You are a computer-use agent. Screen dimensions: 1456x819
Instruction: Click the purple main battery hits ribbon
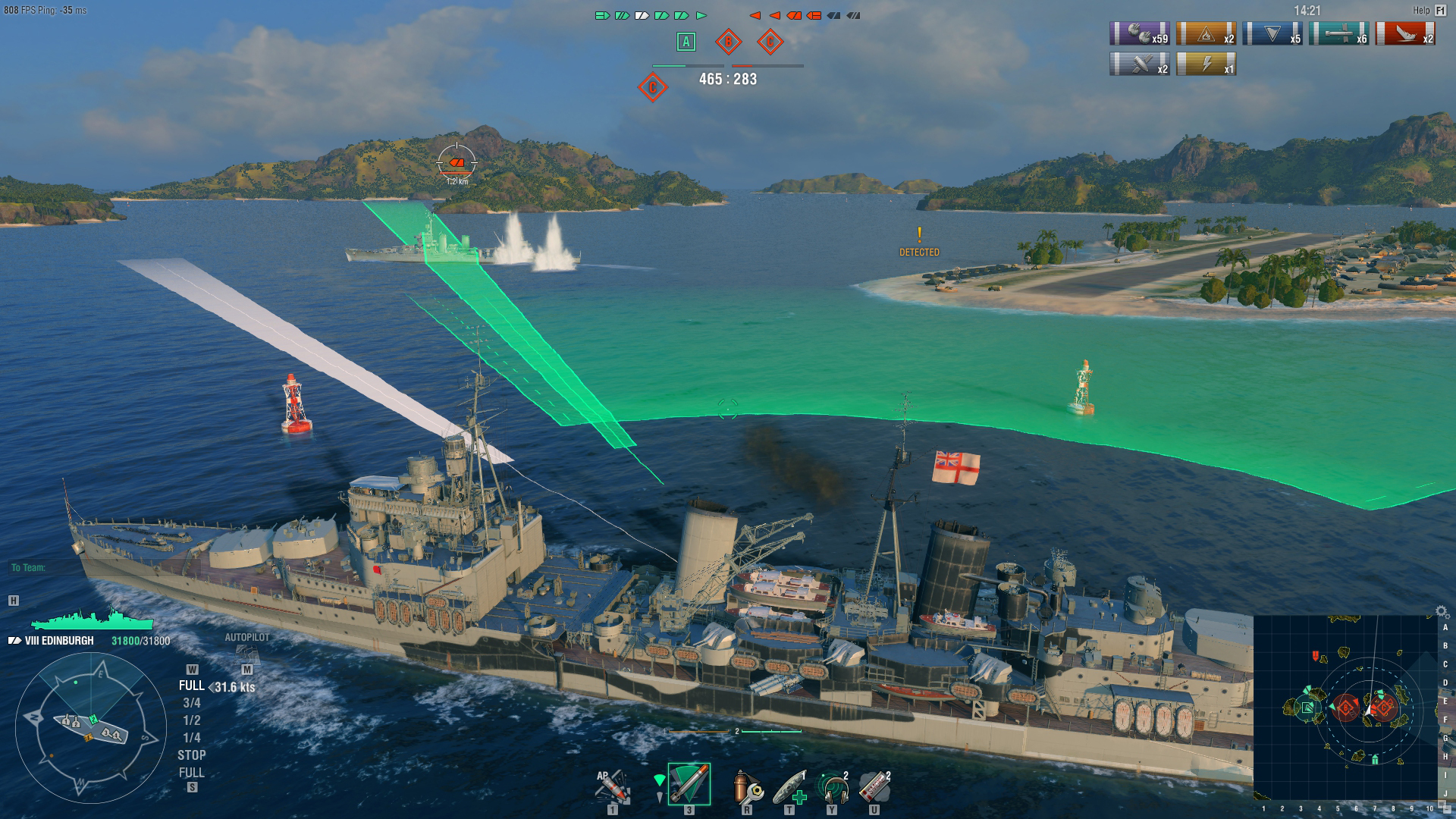click(x=1140, y=33)
